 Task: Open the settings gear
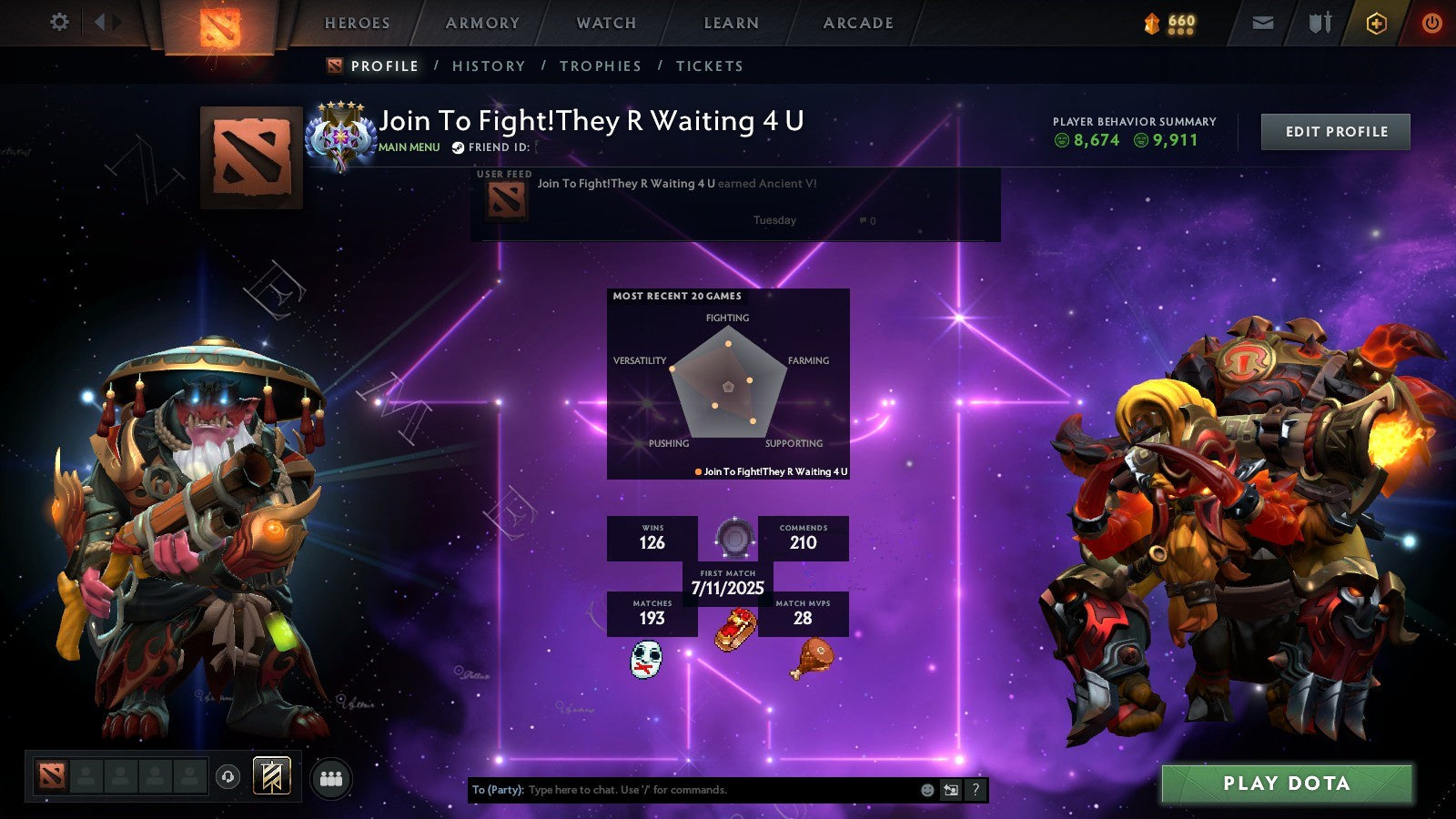(x=59, y=23)
